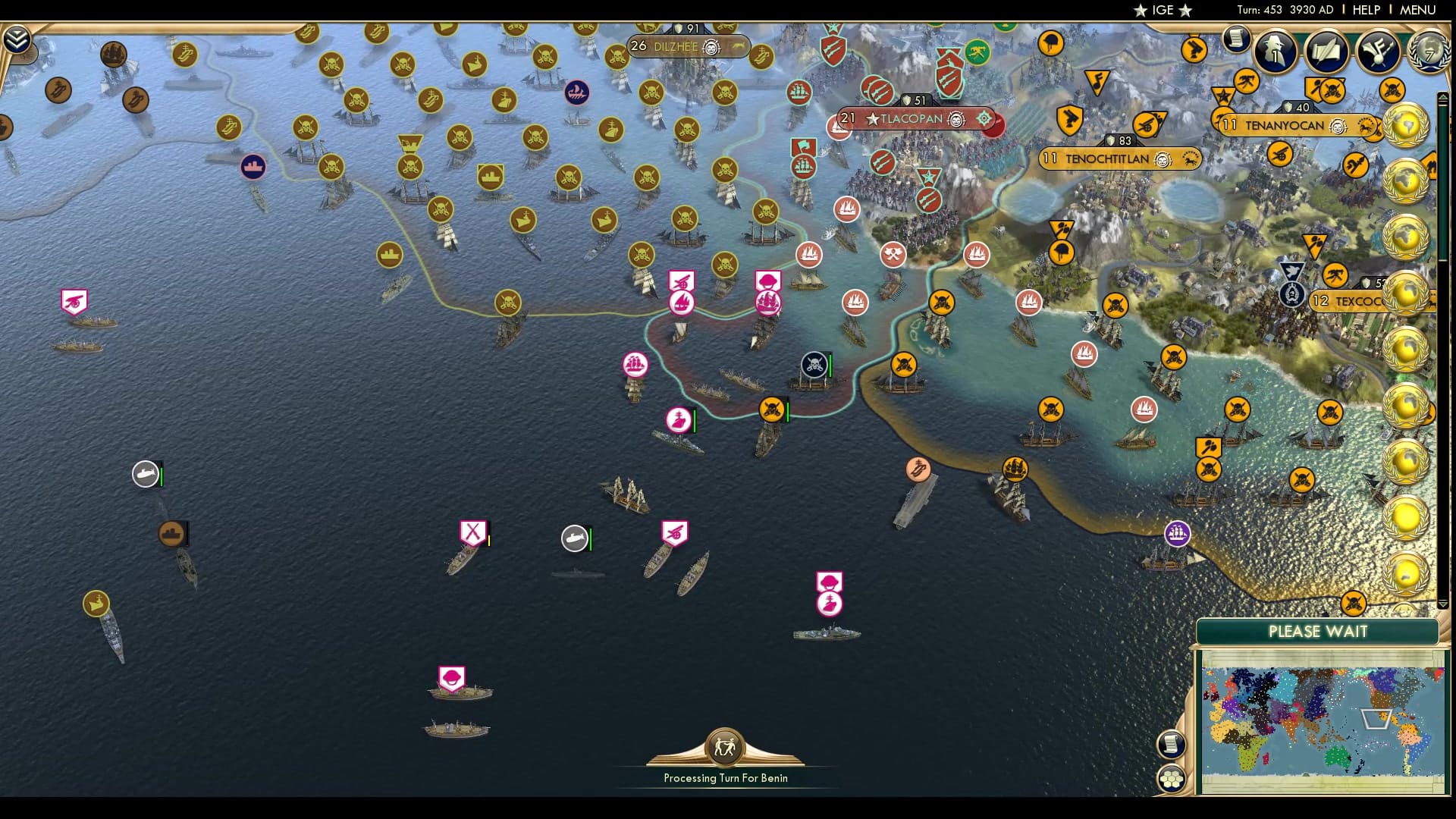Viewport: 1456px width, 819px height.
Task: Select the white submarine unit flag on the left
Action: (146, 472)
